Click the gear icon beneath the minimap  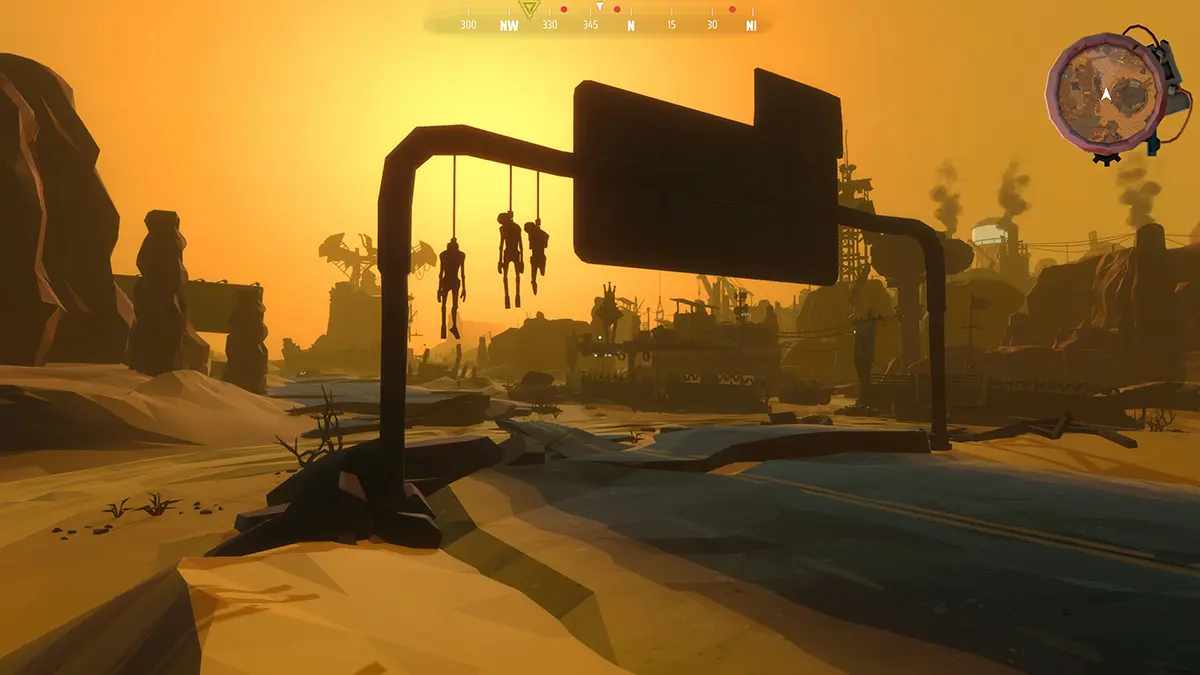(1105, 157)
